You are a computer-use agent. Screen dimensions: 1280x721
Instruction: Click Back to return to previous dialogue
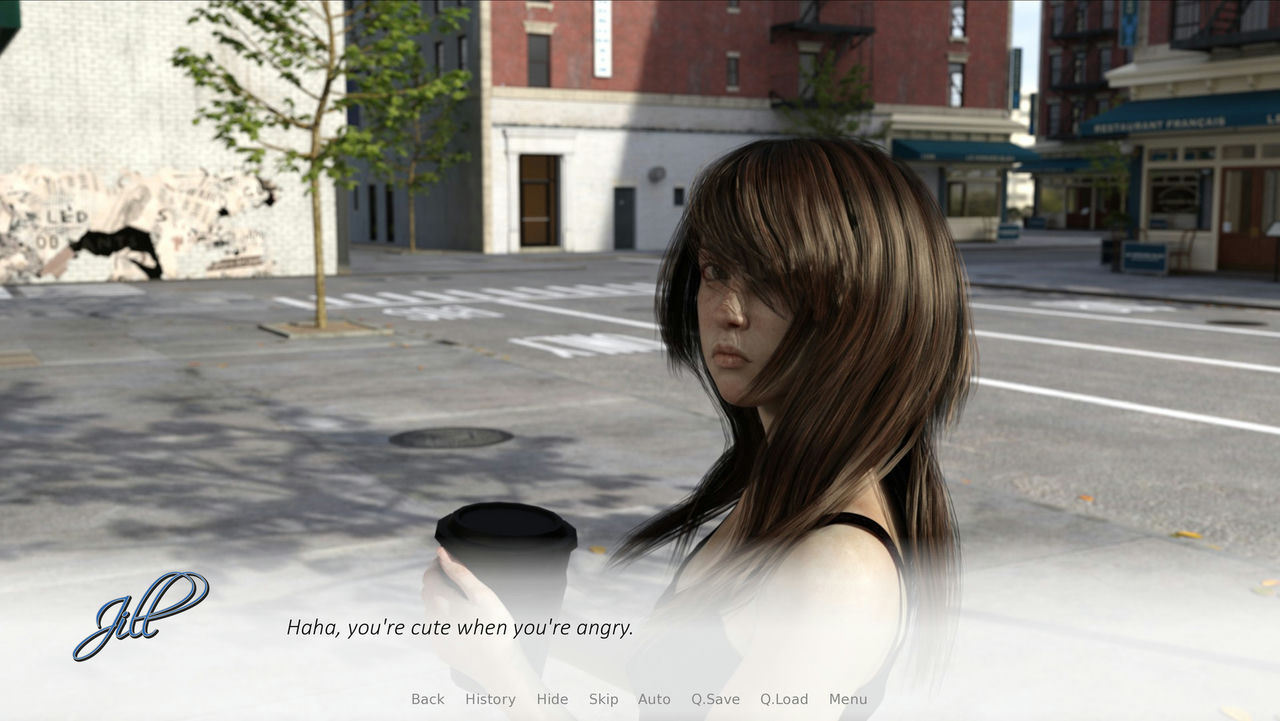pos(427,699)
